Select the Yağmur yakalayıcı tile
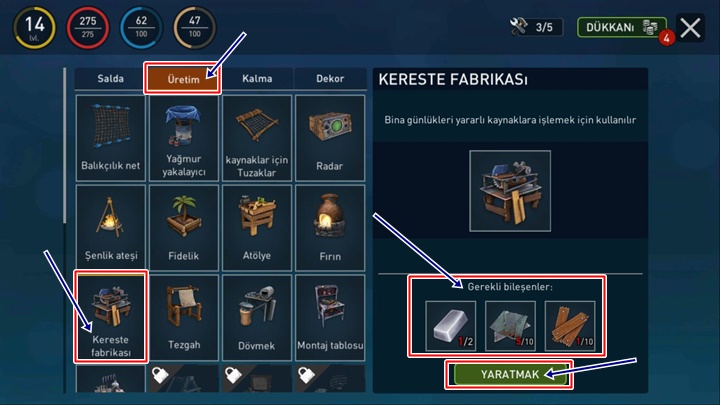The height and width of the screenshot is (405, 720). 184,138
